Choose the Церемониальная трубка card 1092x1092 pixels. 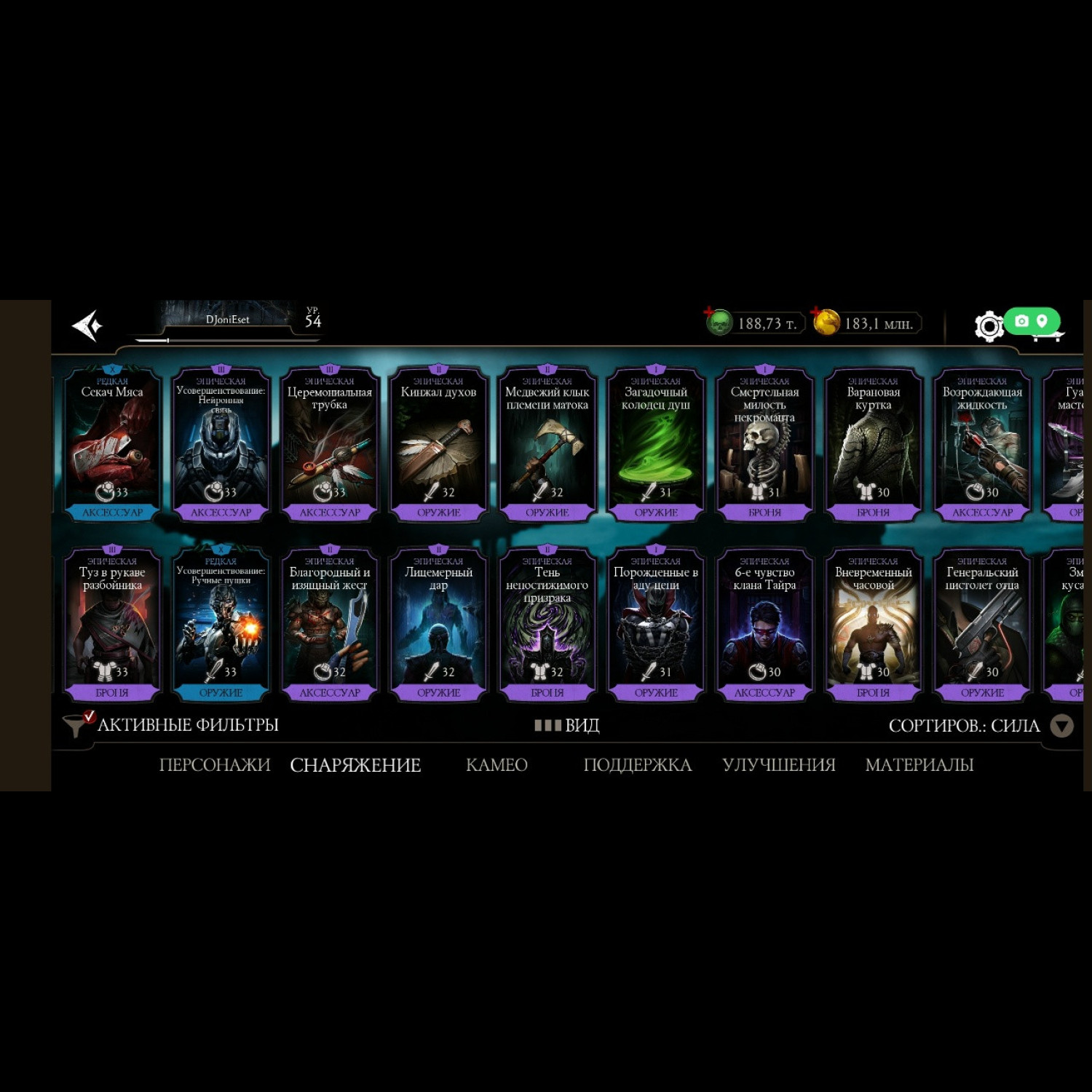[x=330, y=444]
